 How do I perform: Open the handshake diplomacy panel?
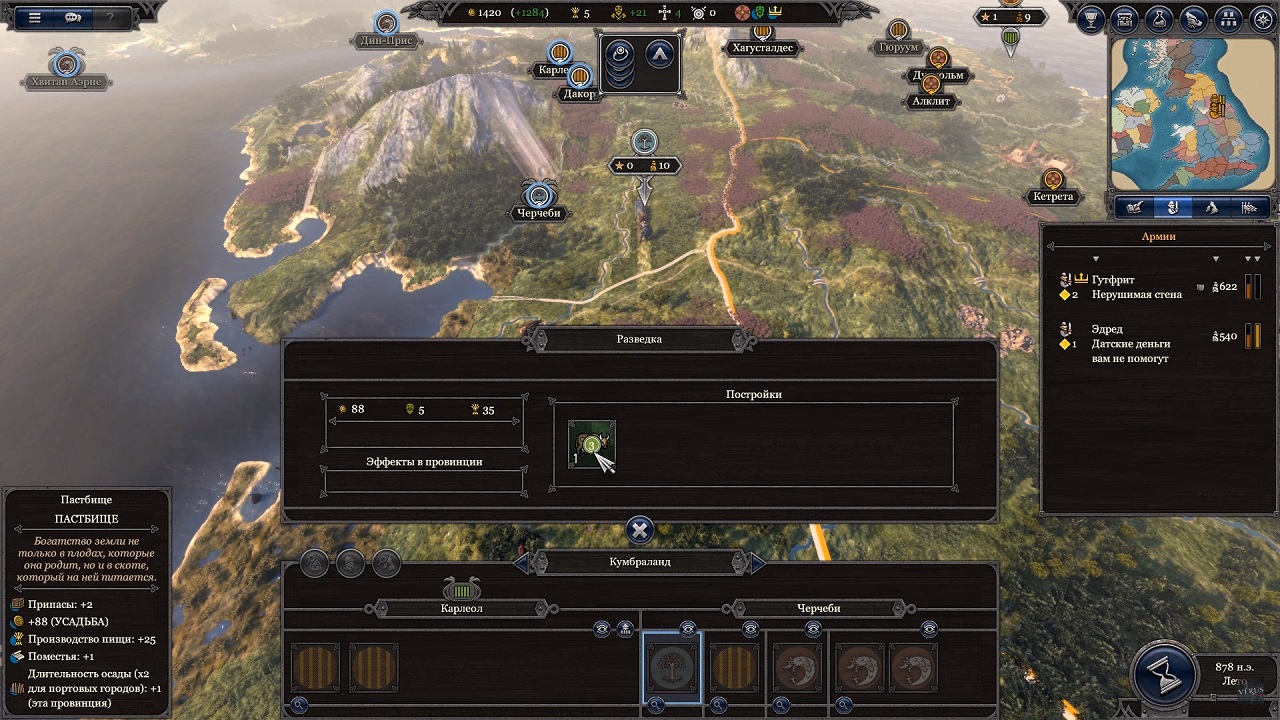click(x=1193, y=18)
